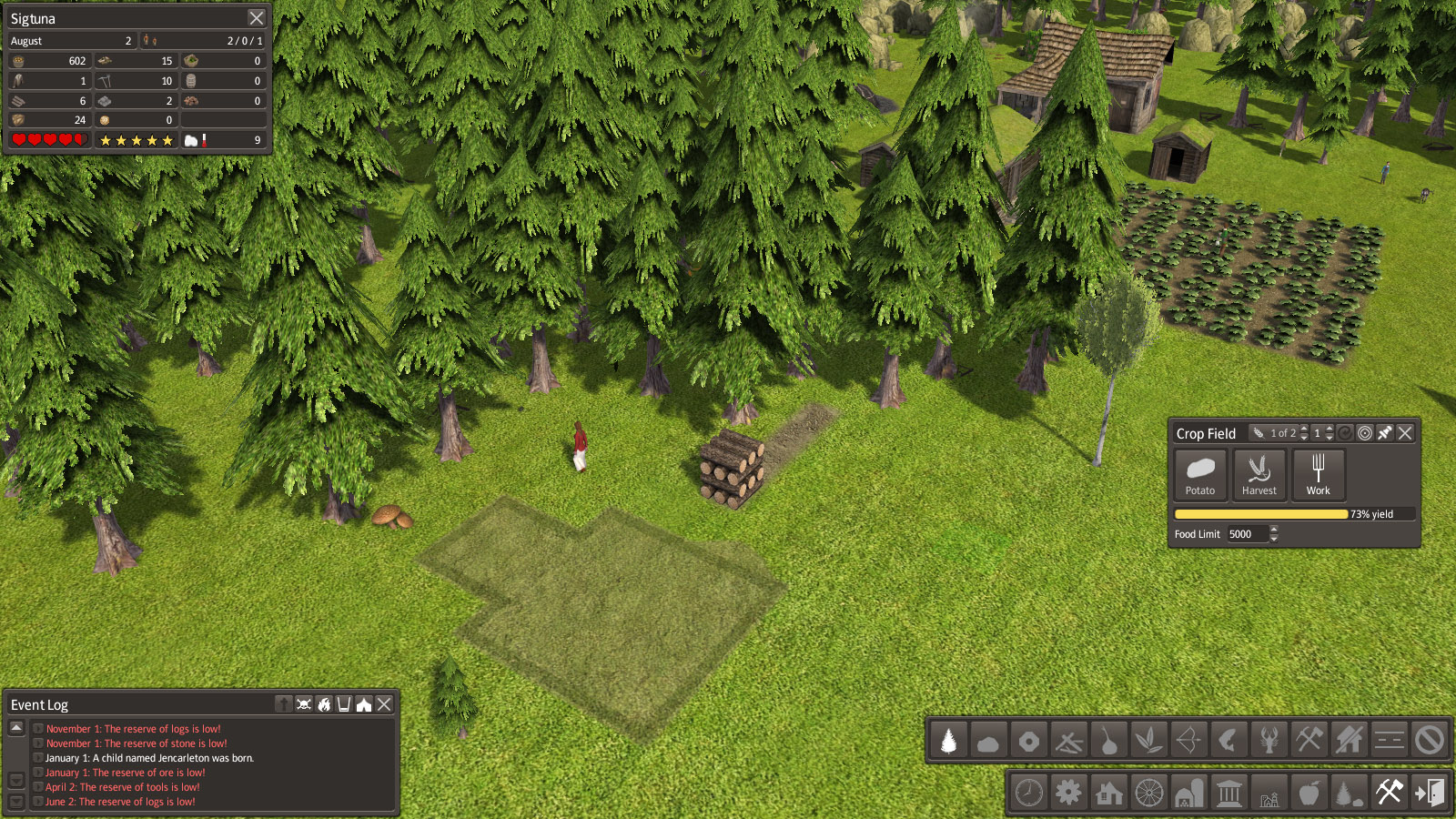Screen dimensions: 1456x819
Task: Select the cancel removal tool (no-entry icon)
Action: coord(1429,741)
